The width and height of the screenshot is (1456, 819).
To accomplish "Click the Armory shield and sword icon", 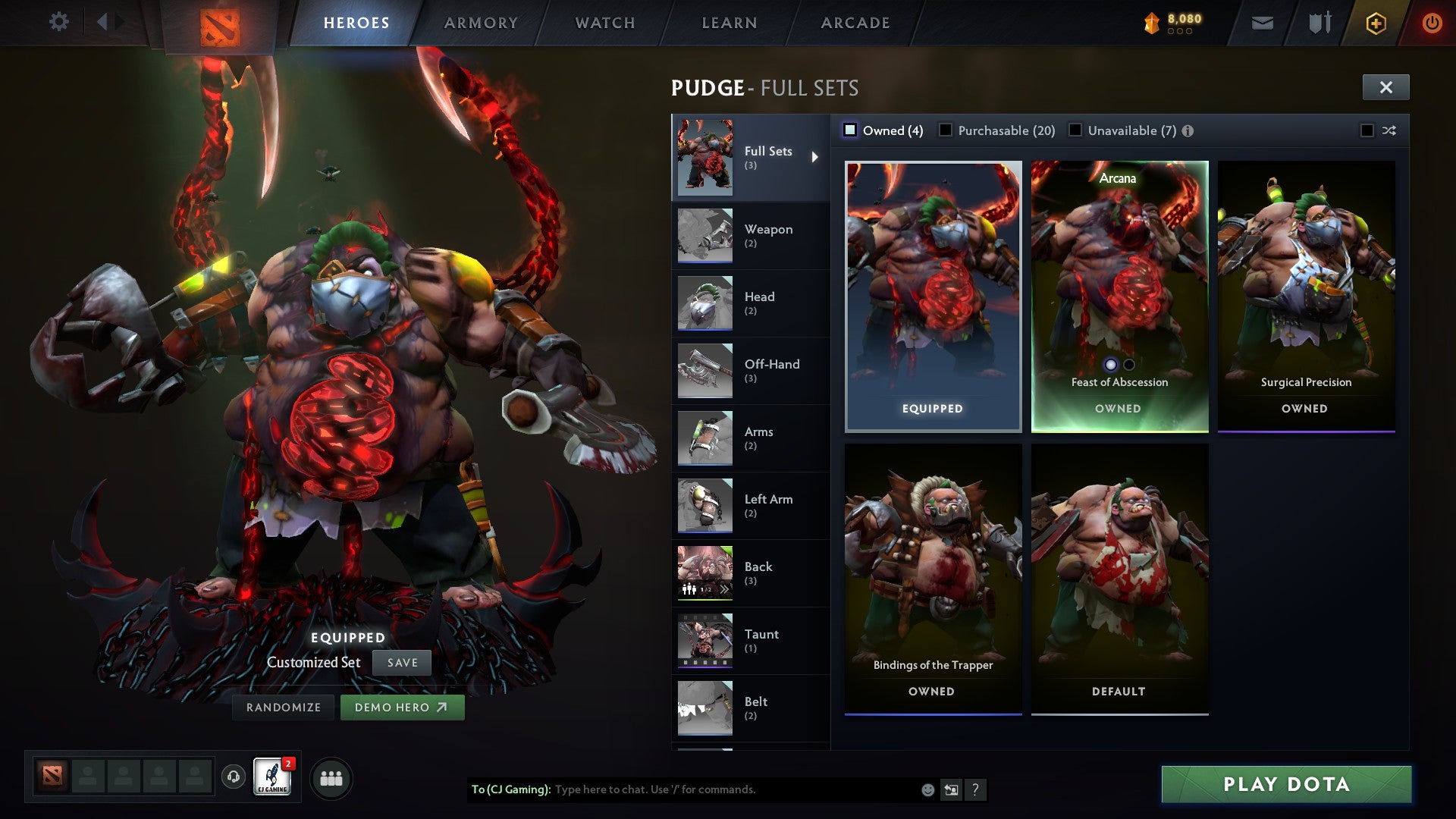I will (x=1319, y=22).
